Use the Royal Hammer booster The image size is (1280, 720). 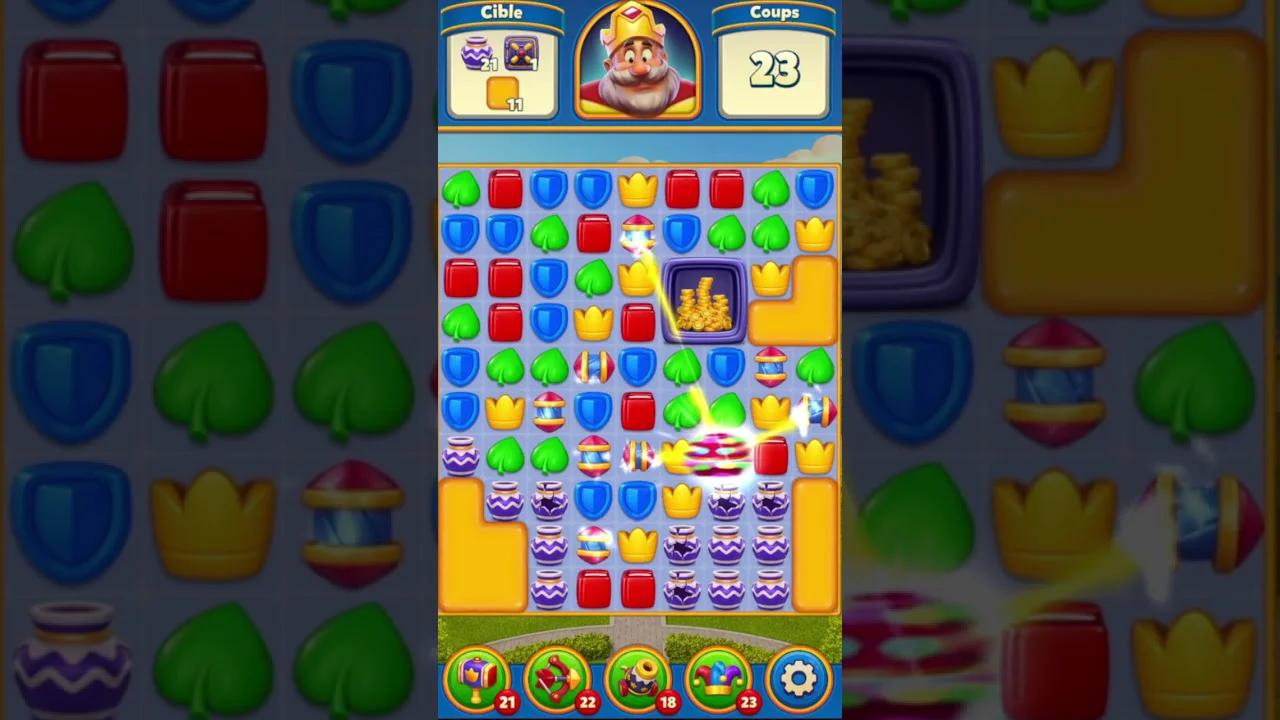(478, 678)
